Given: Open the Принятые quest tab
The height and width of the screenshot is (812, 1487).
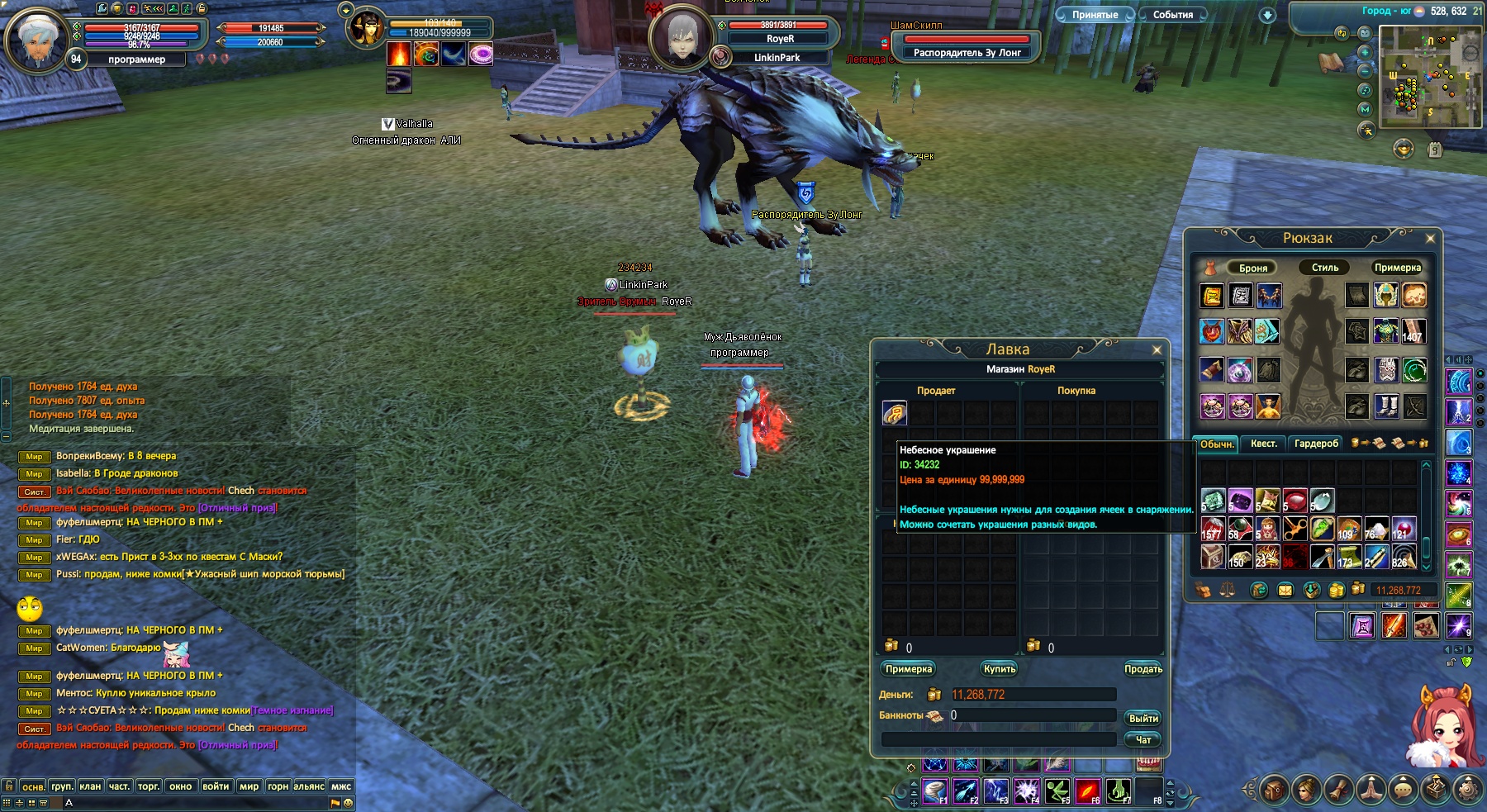Looking at the screenshot, I should point(1095,15).
